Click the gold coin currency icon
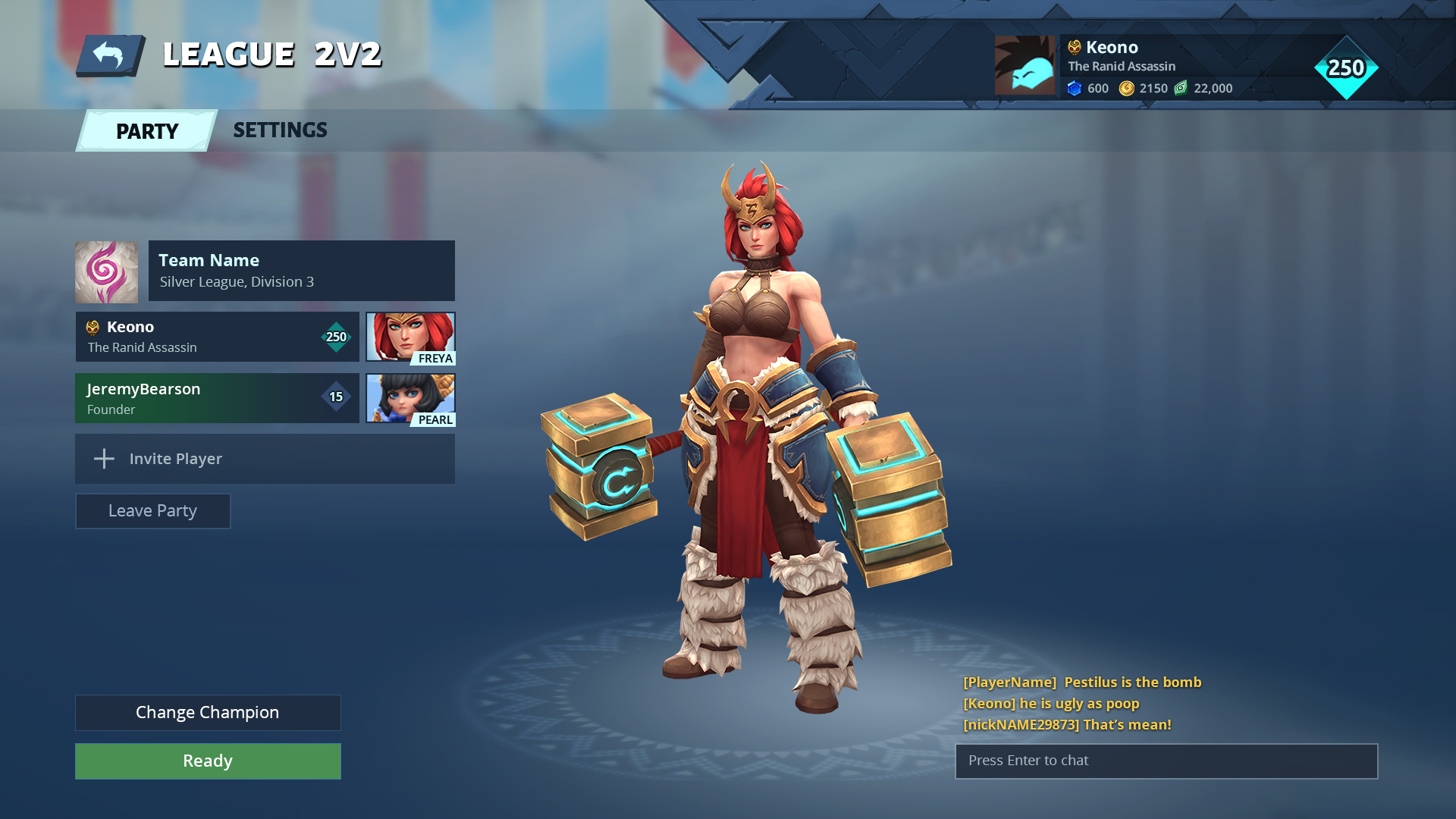 click(1126, 88)
